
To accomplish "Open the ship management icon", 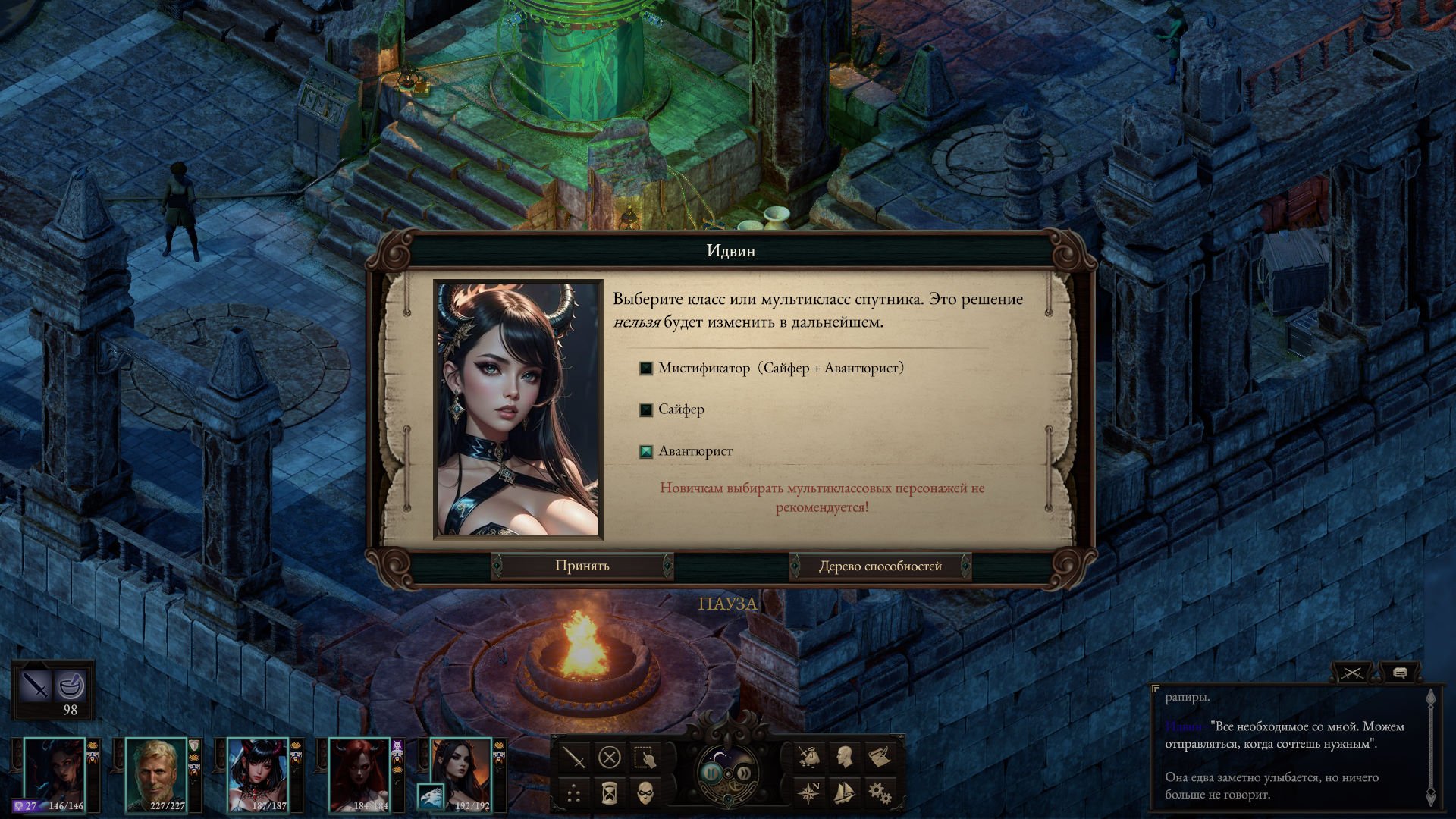I will pos(845,792).
